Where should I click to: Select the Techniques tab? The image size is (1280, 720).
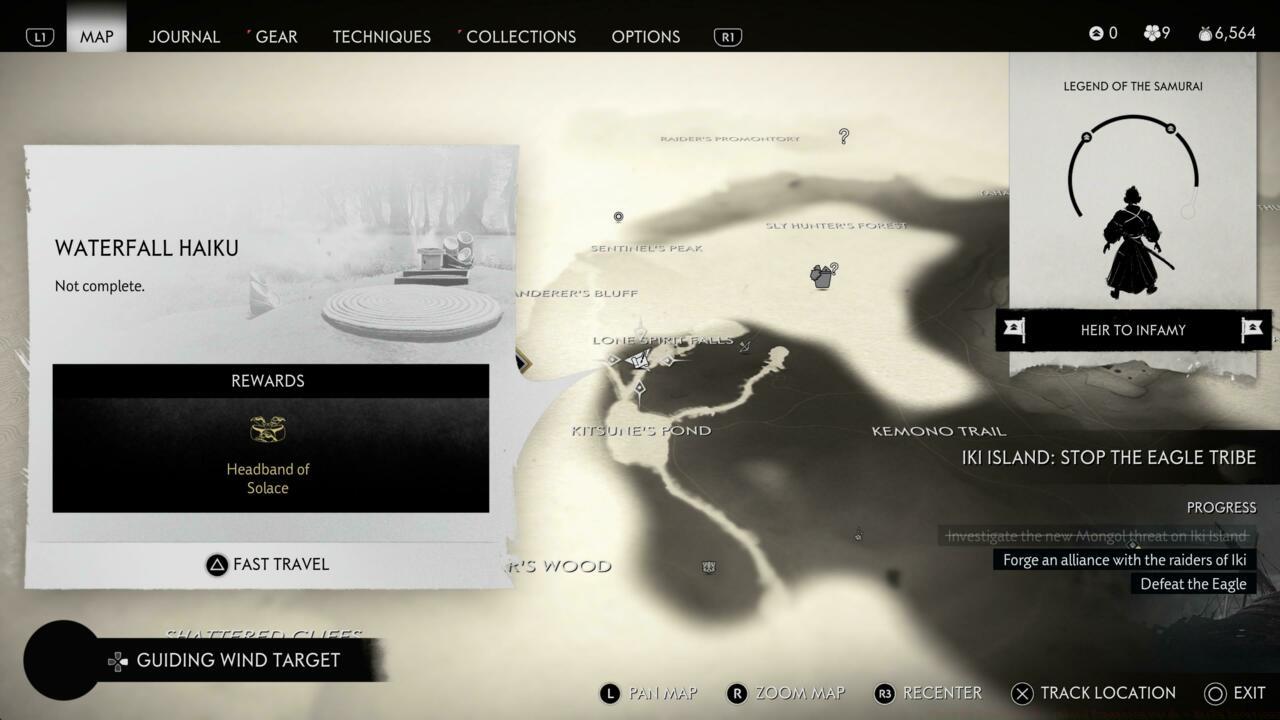click(x=381, y=37)
